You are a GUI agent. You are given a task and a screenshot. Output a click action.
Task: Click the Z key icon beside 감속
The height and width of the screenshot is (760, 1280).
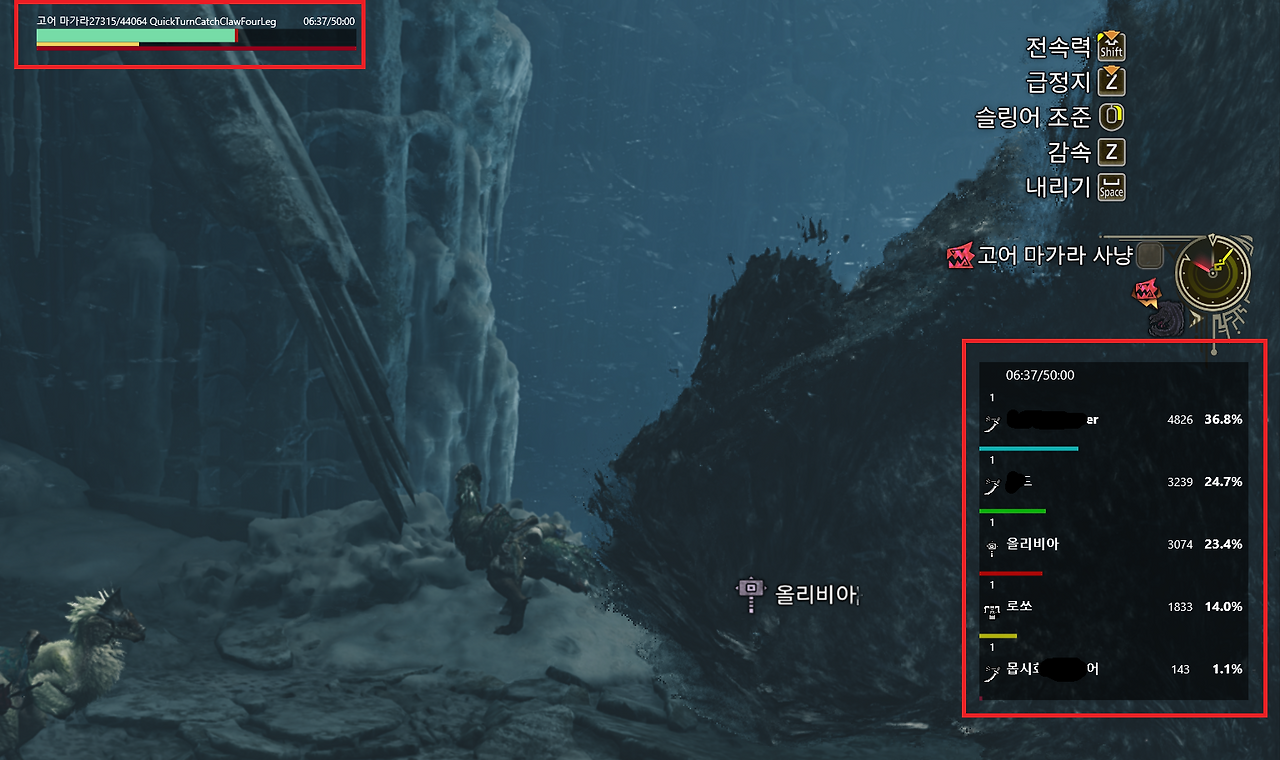coord(1110,152)
